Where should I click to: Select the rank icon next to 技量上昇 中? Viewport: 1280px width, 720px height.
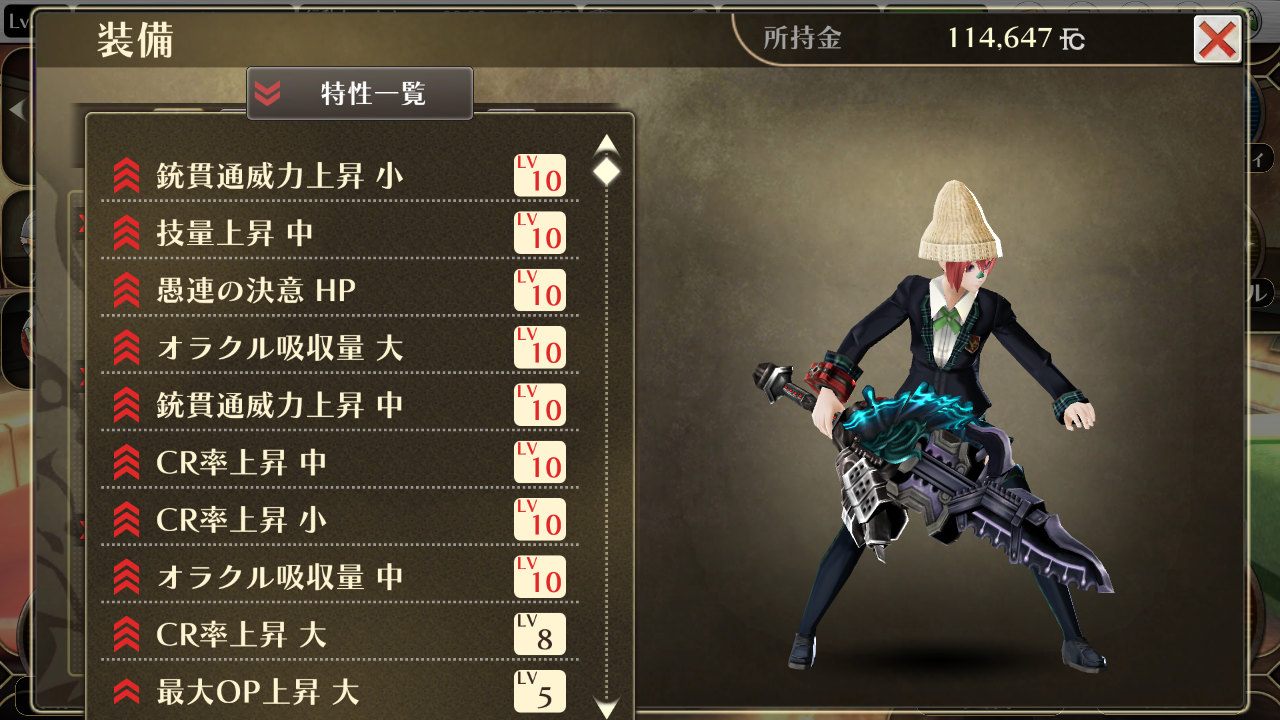click(125, 233)
